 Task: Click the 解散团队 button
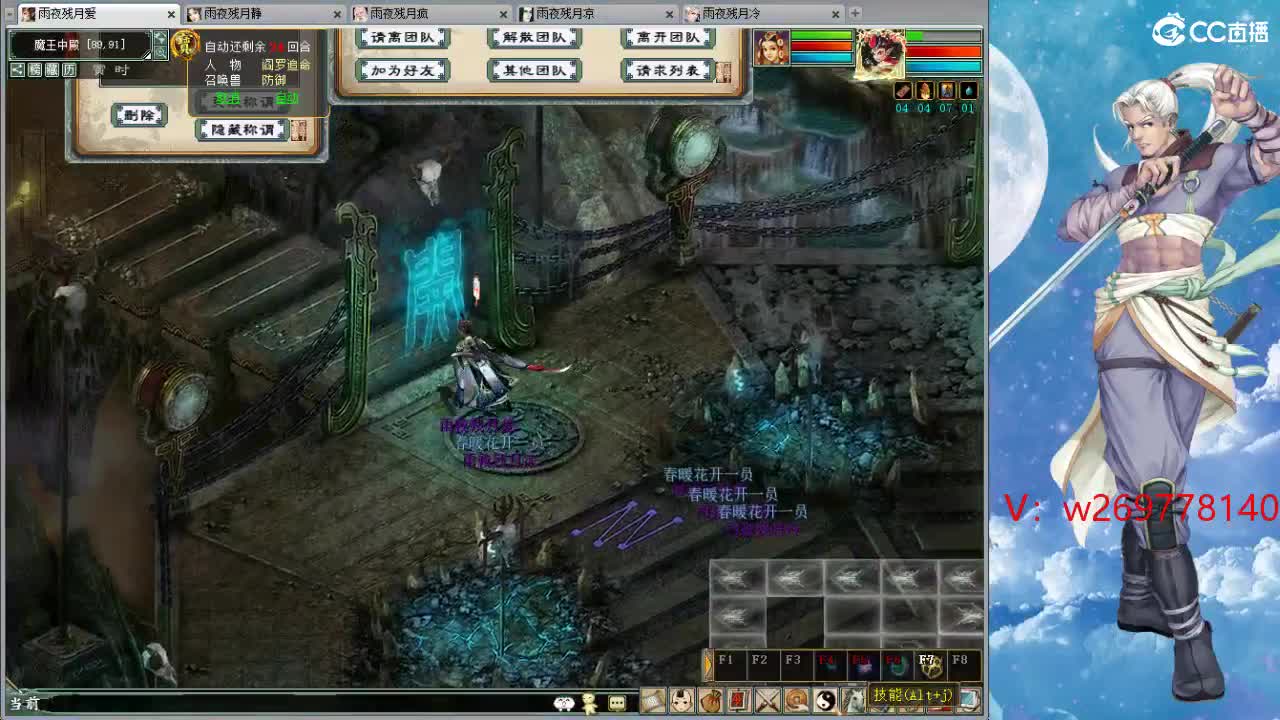click(535, 37)
